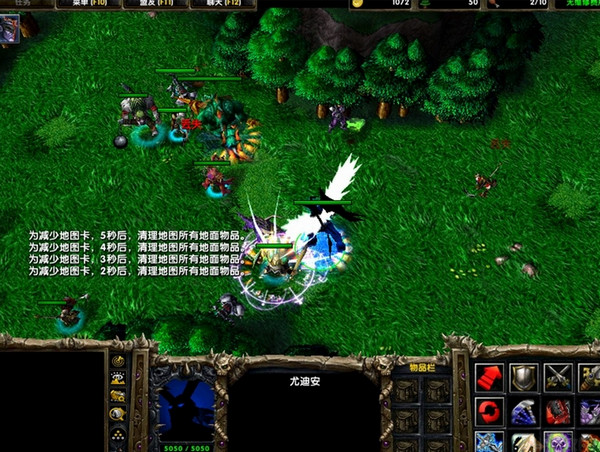
Task: Use the blue claw ability icon
Action: tap(524, 411)
